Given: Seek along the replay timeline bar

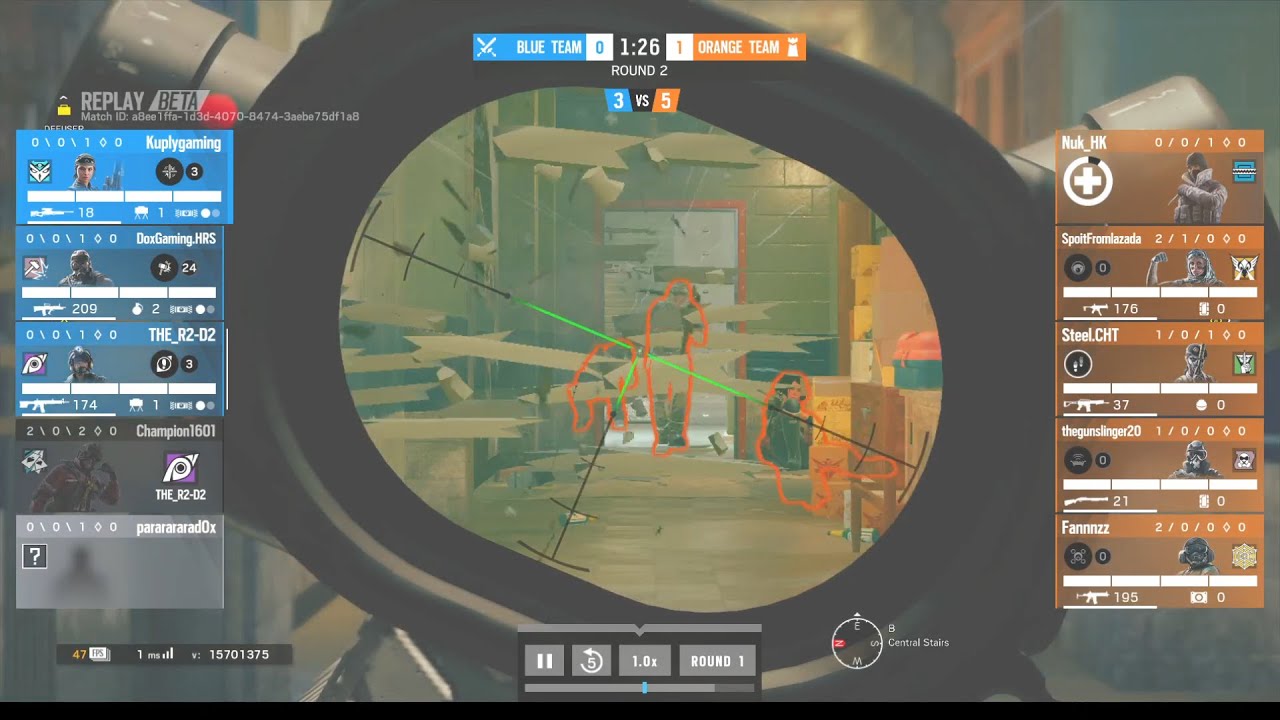Looking at the screenshot, I should click(639, 688).
